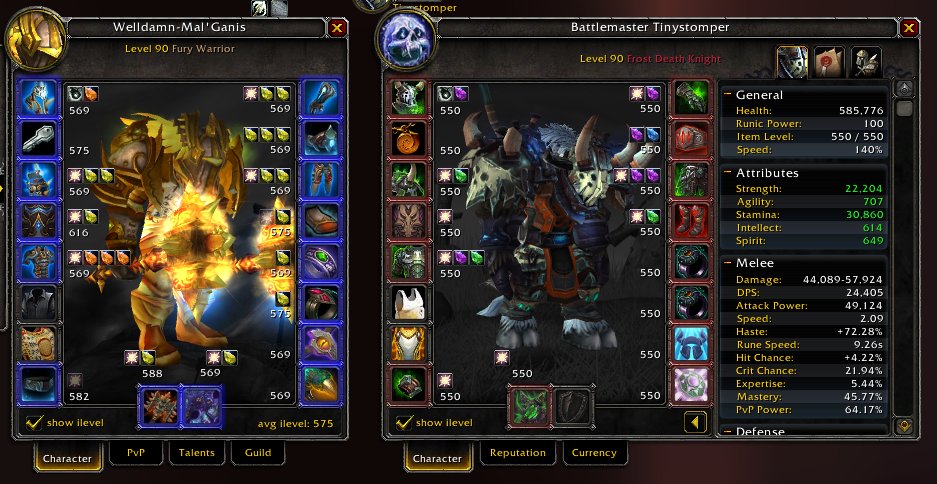Toggle show ilevel on the inspect window

coord(34,423)
